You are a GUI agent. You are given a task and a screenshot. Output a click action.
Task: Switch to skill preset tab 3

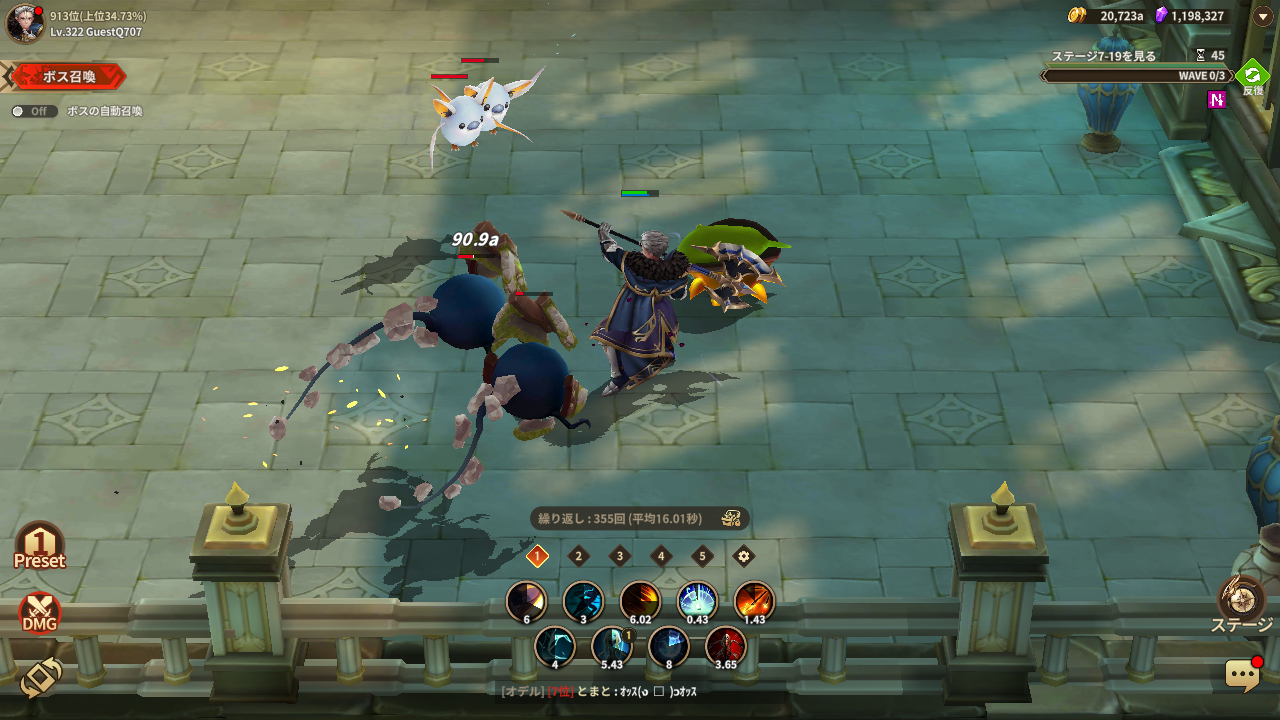click(620, 556)
